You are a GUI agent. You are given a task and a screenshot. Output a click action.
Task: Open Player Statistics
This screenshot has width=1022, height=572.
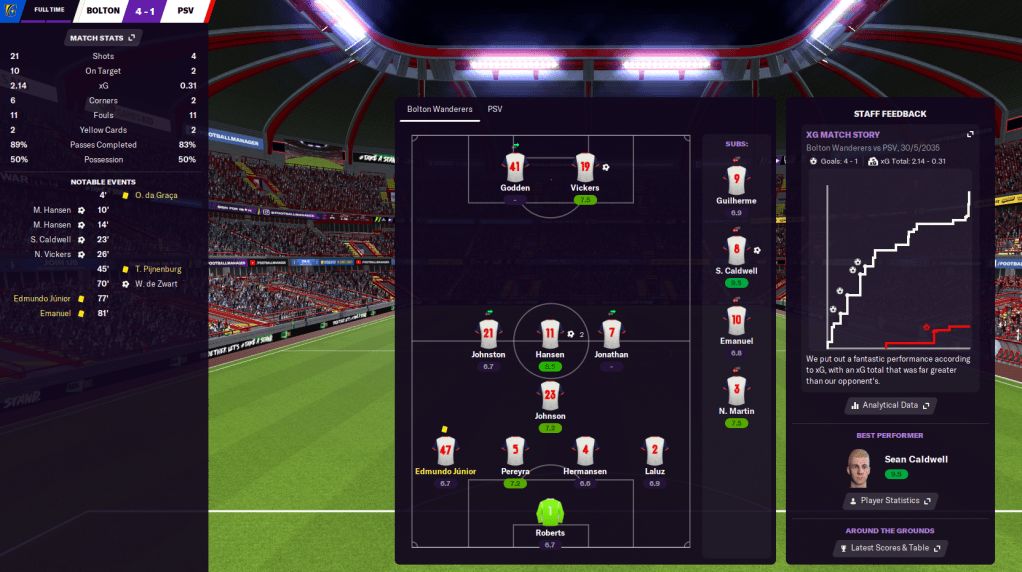(890, 500)
